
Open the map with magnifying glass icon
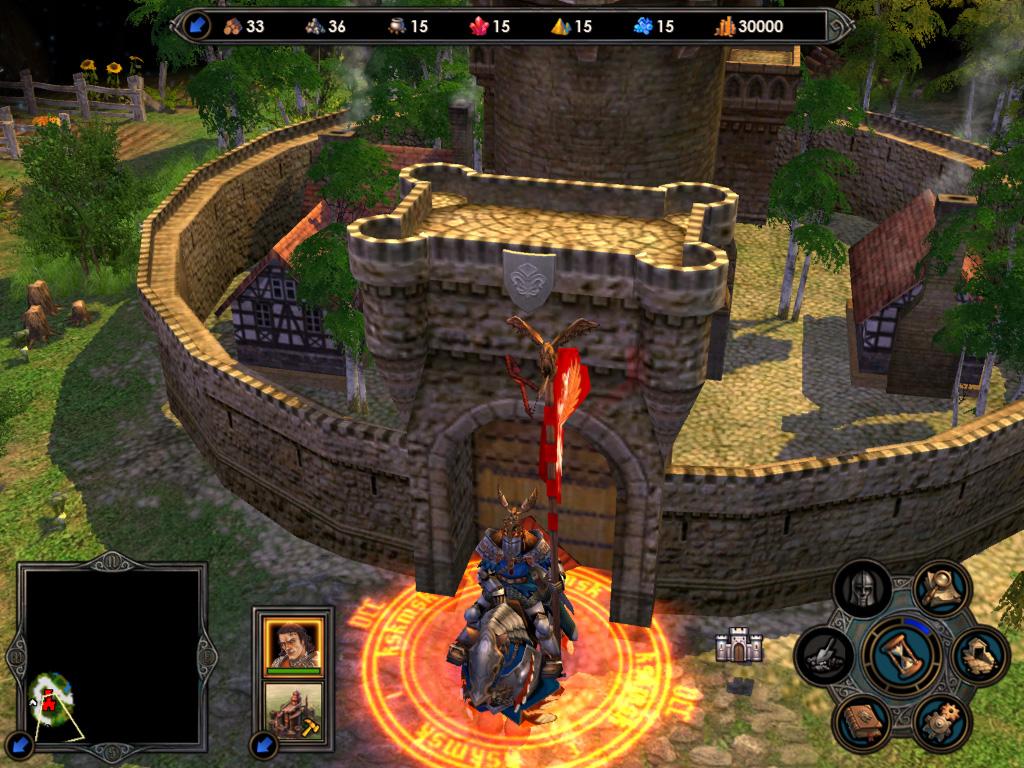pyautogui.click(x=941, y=589)
